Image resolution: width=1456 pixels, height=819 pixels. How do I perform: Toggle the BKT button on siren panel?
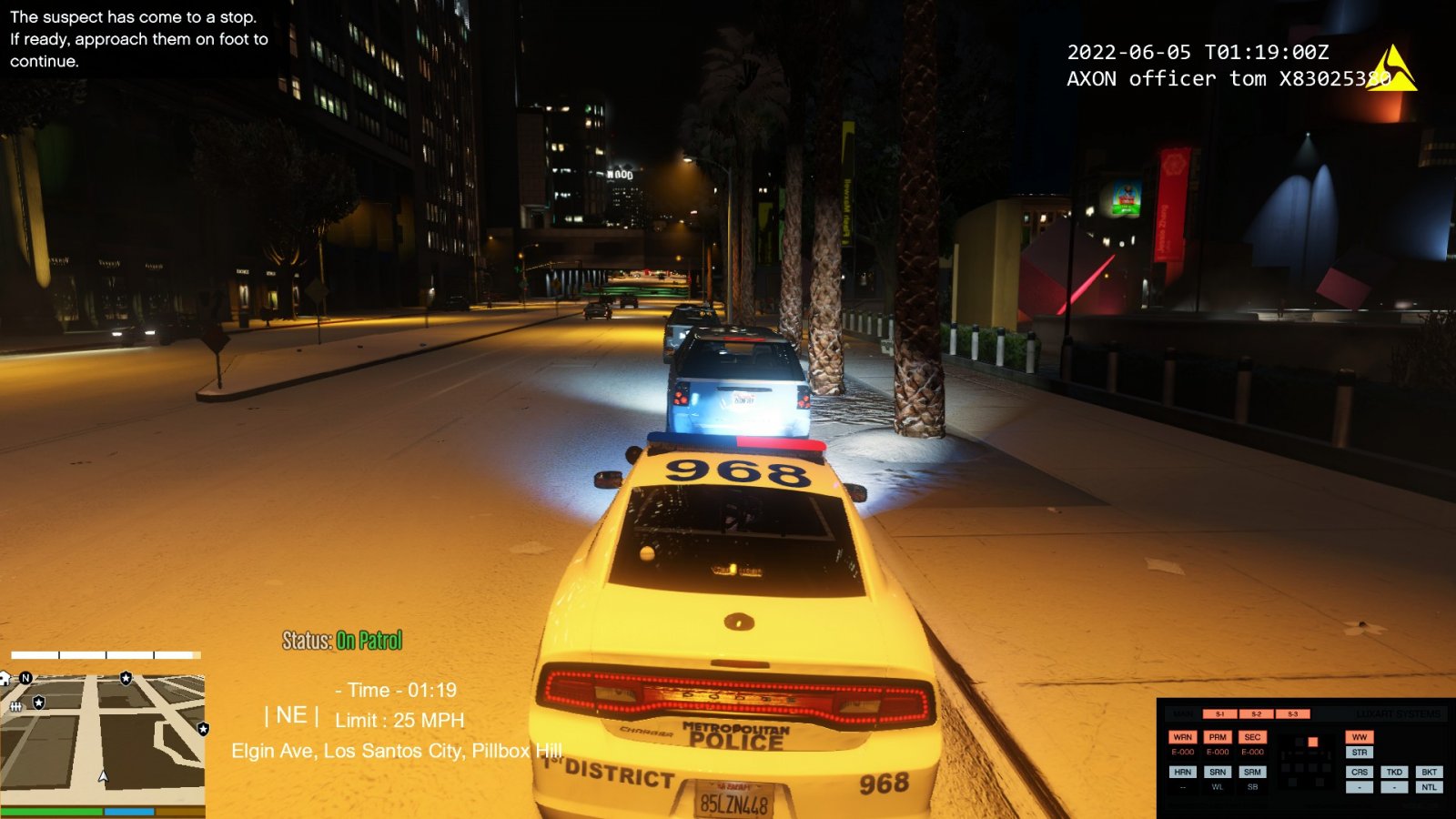1429,772
